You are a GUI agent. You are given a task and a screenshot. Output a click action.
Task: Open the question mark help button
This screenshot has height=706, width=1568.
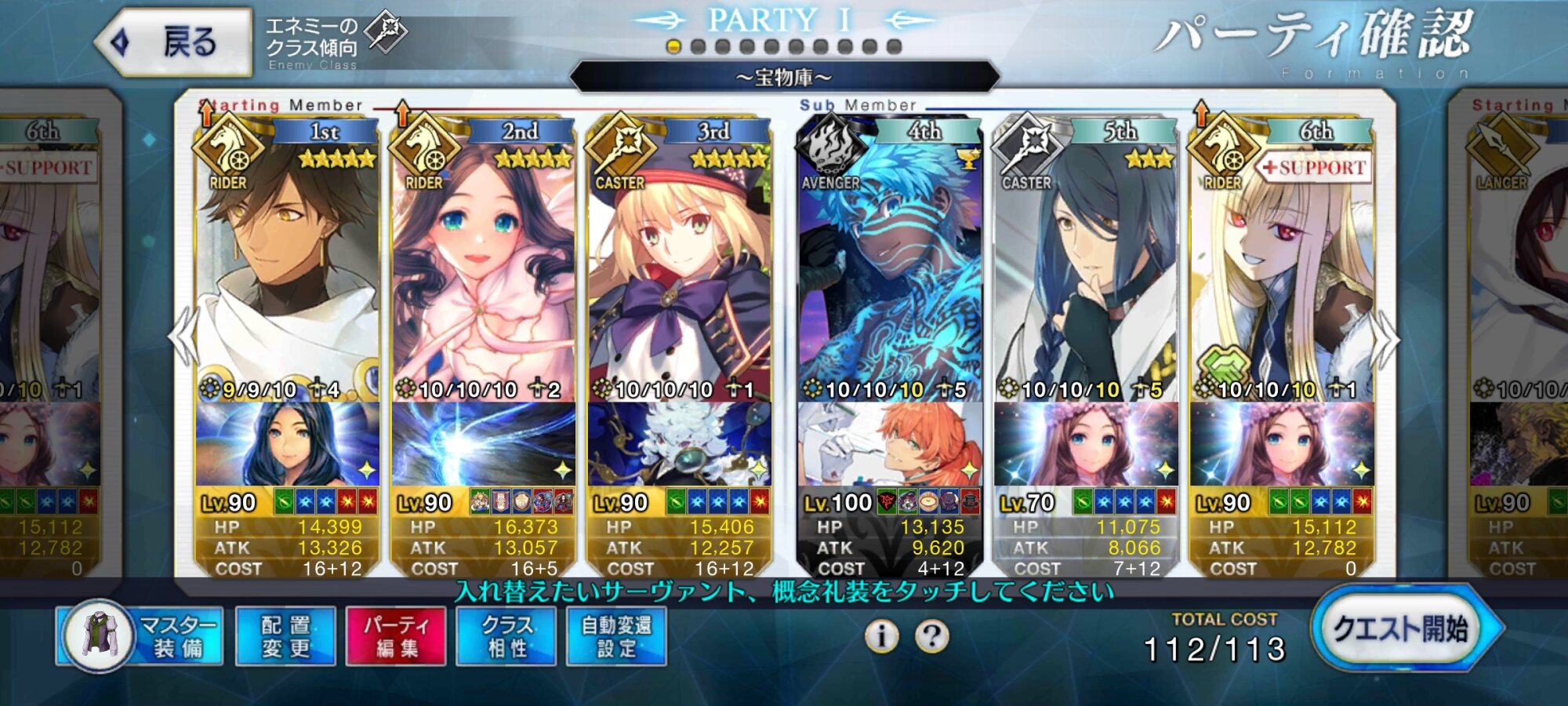pyautogui.click(x=931, y=636)
